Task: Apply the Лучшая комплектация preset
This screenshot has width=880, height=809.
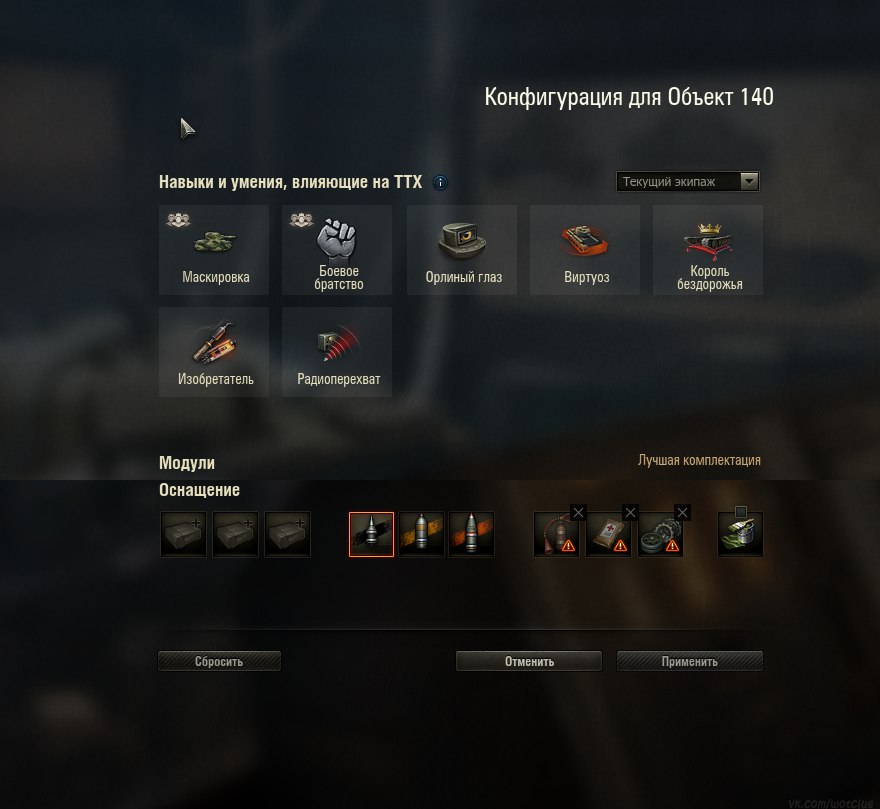Action: pos(699,461)
